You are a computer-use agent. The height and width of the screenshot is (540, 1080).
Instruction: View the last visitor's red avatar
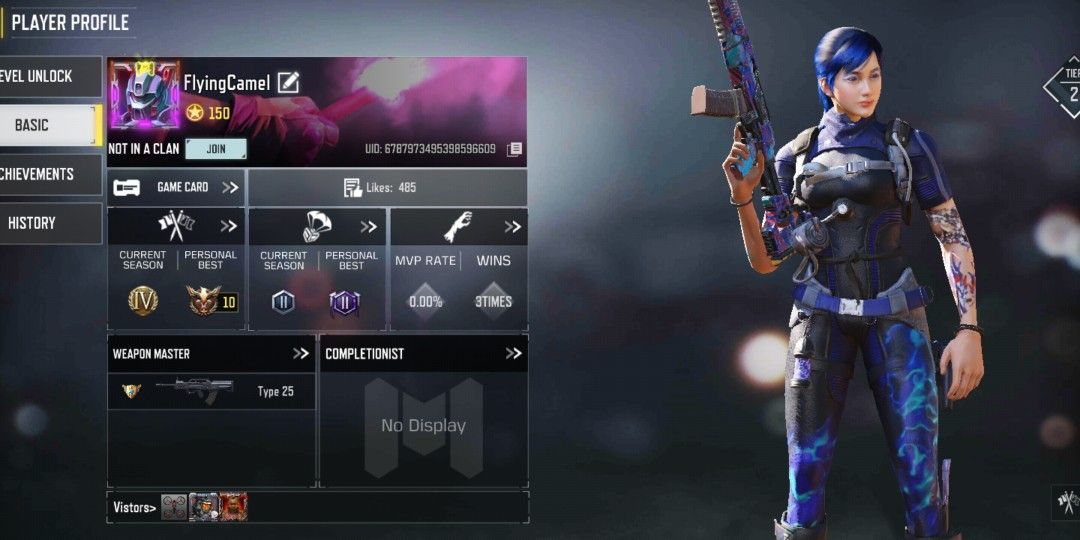pos(233,507)
